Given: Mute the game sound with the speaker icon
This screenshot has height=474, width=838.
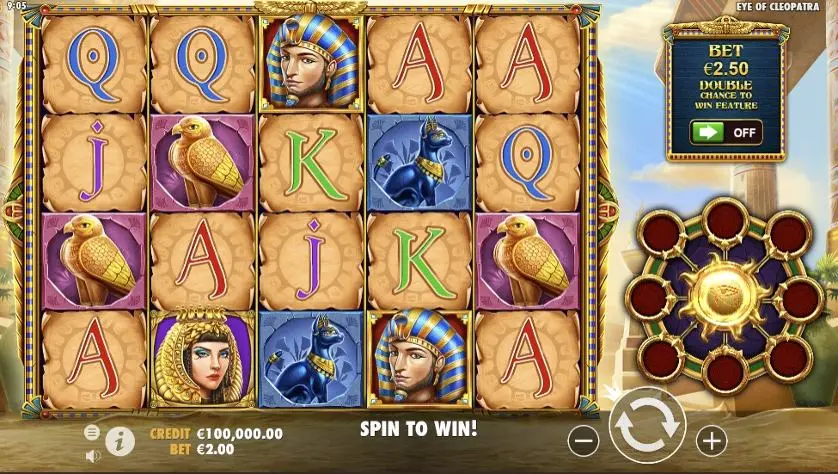Looking at the screenshot, I should (92, 456).
